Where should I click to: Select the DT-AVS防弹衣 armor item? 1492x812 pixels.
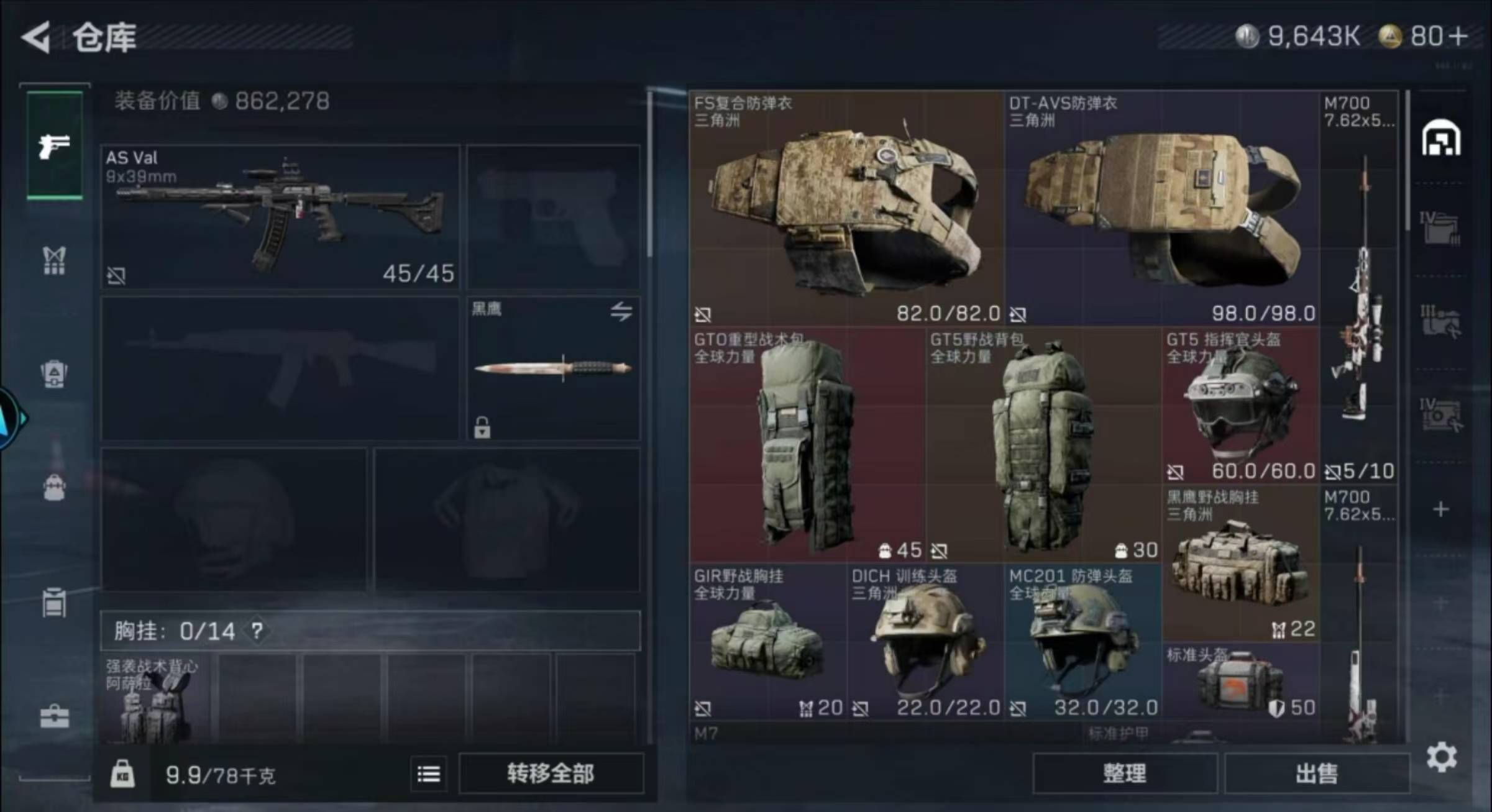click(x=1162, y=208)
